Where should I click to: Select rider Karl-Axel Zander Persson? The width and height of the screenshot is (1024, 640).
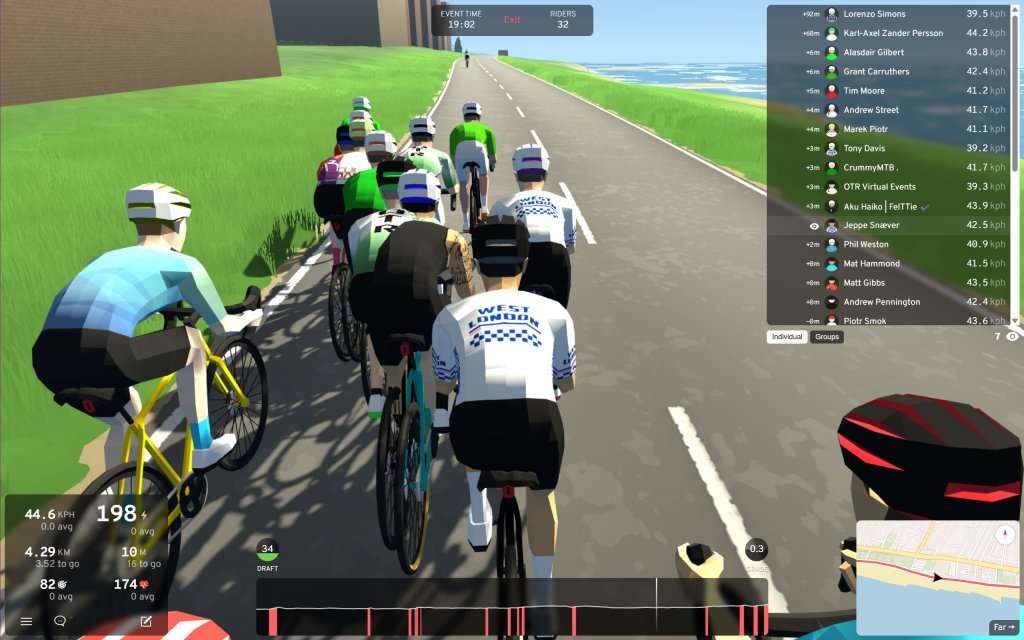(x=890, y=33)
